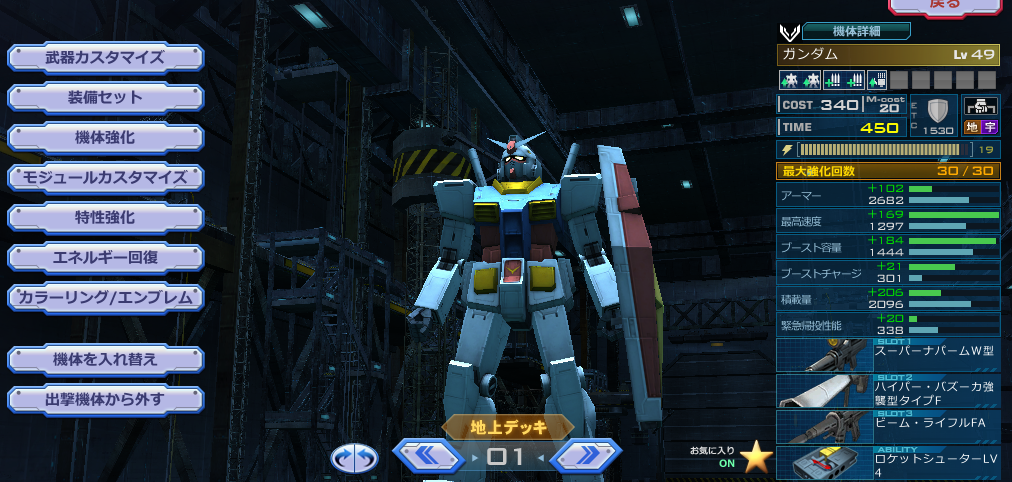
Task: Select the ビーム・ライフルFA weapon slot
Action: click(x=888, y=426)
